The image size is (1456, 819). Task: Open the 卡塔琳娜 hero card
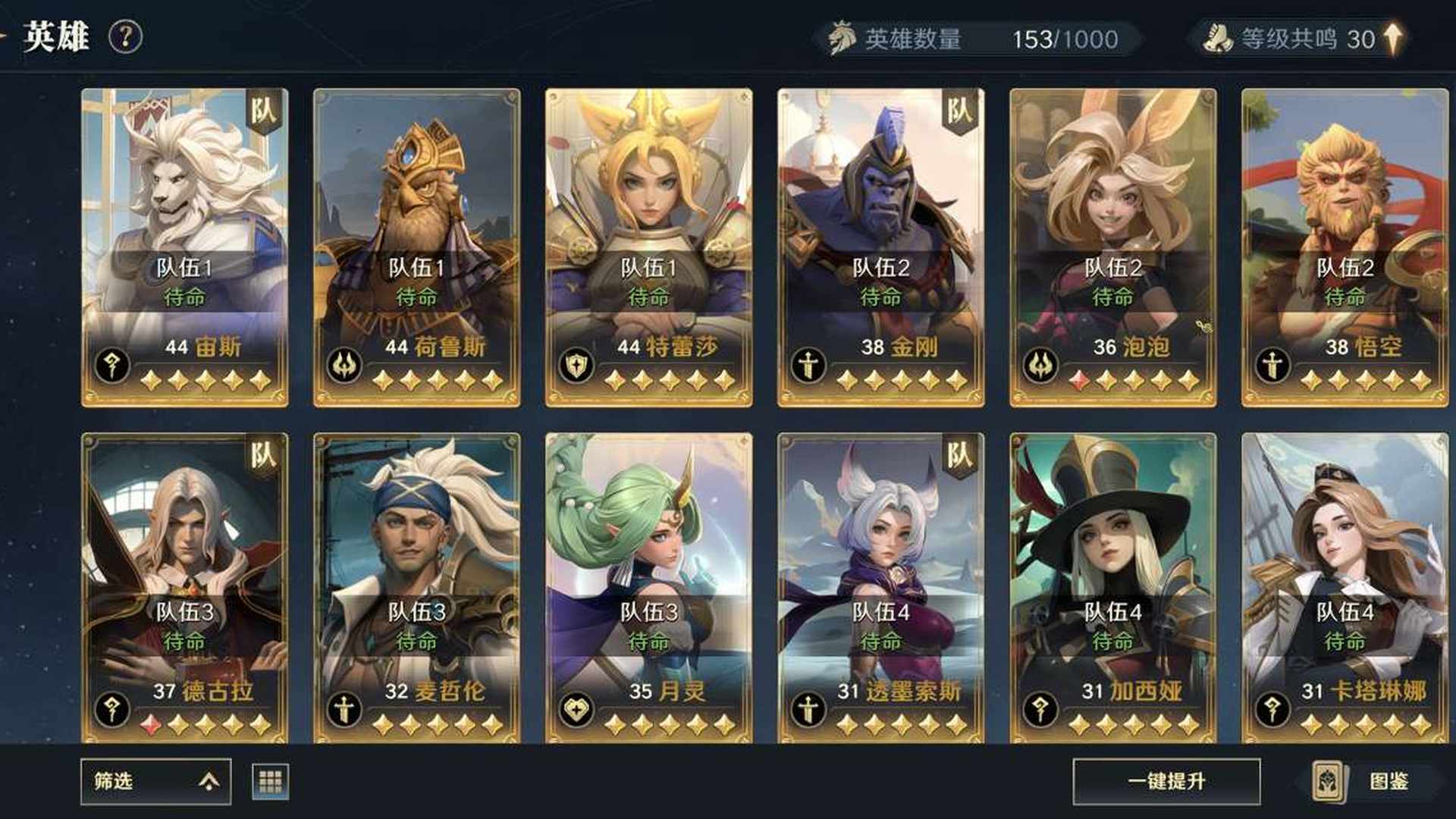pyautogui.click(x=1345, y=588)
